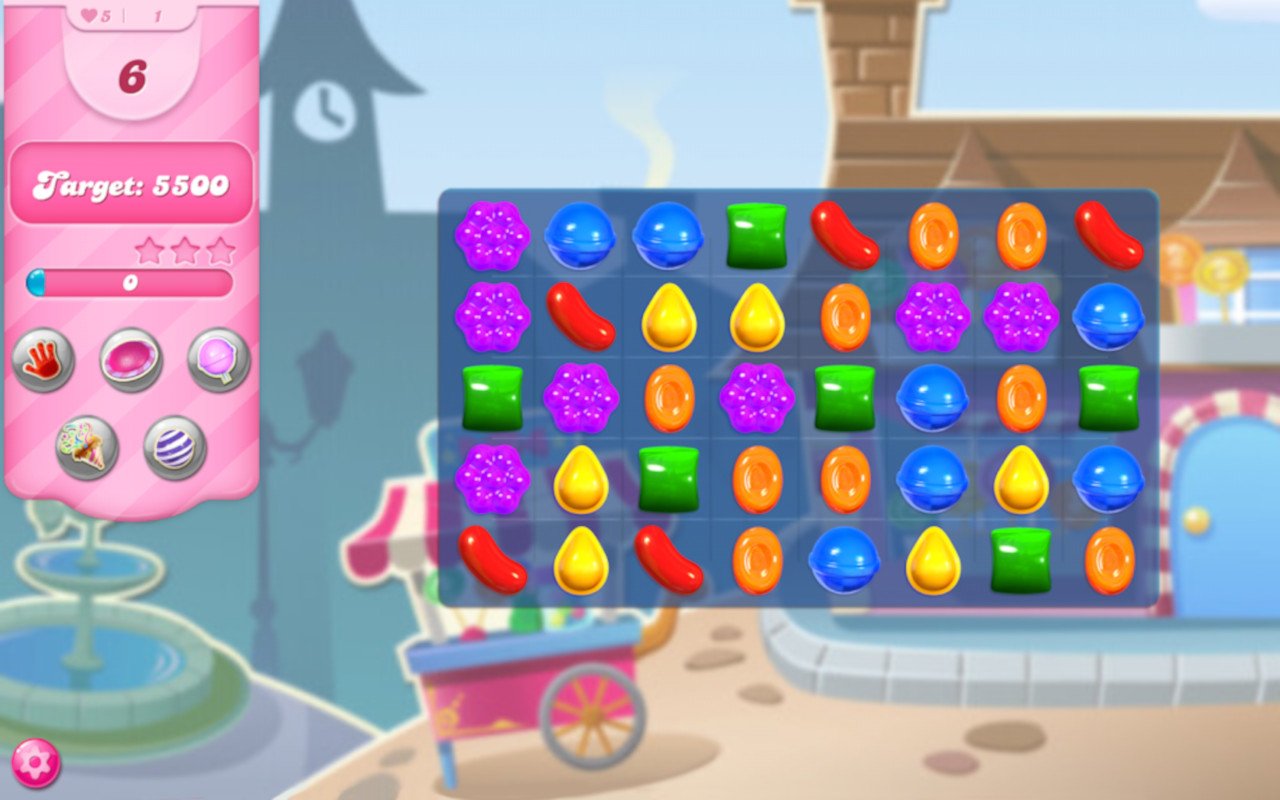1280x800 pixels.
Task: Select the blue swirl candy in bottom row
Action: pyautogui.click(x=842, y=560)
